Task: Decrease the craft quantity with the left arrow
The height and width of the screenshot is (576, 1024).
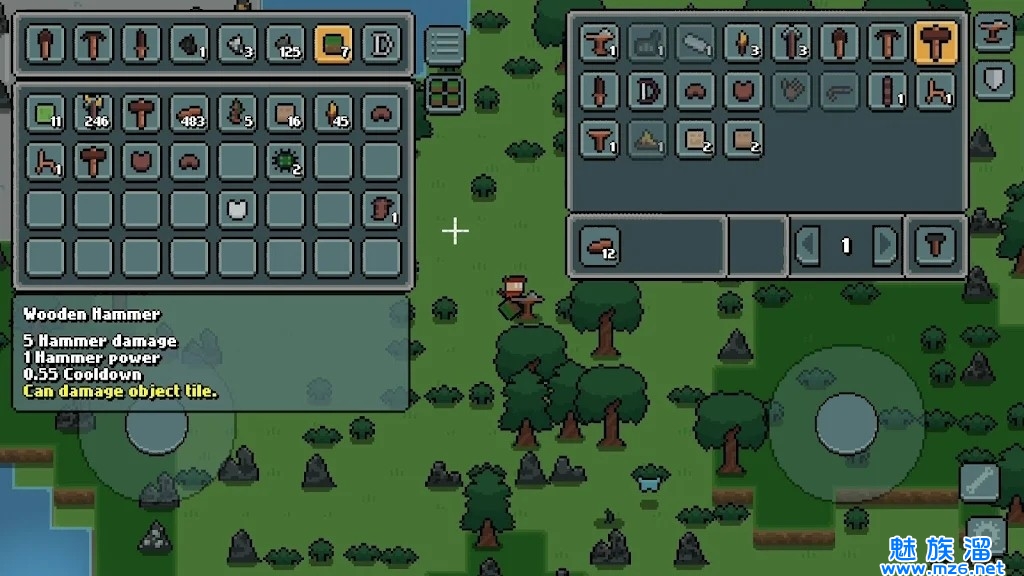Action: pos(808,245)
